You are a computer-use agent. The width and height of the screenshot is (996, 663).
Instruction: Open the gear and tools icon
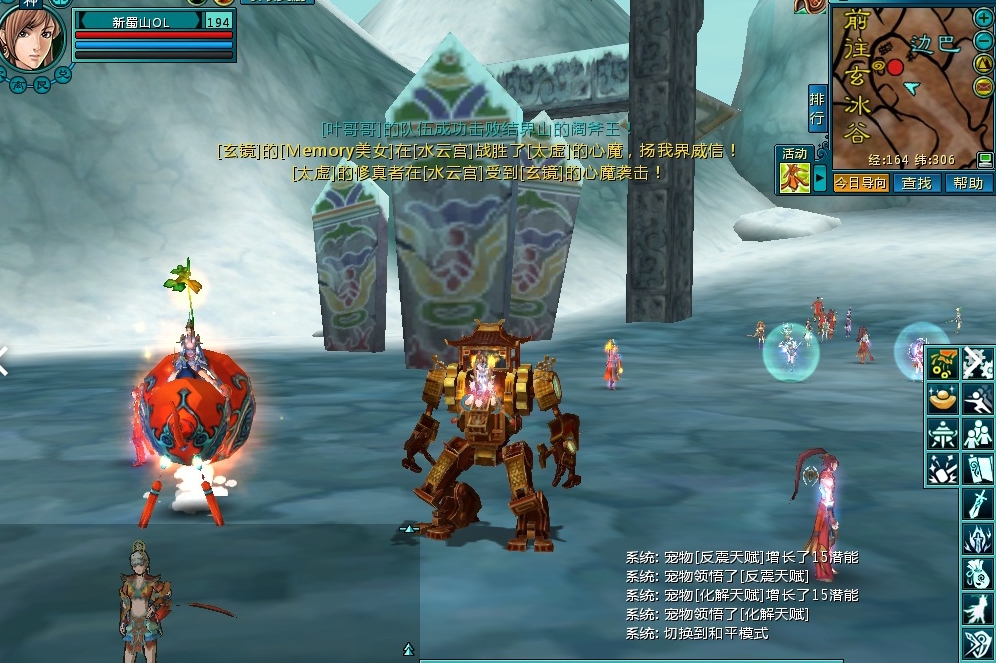pos(977,363)
